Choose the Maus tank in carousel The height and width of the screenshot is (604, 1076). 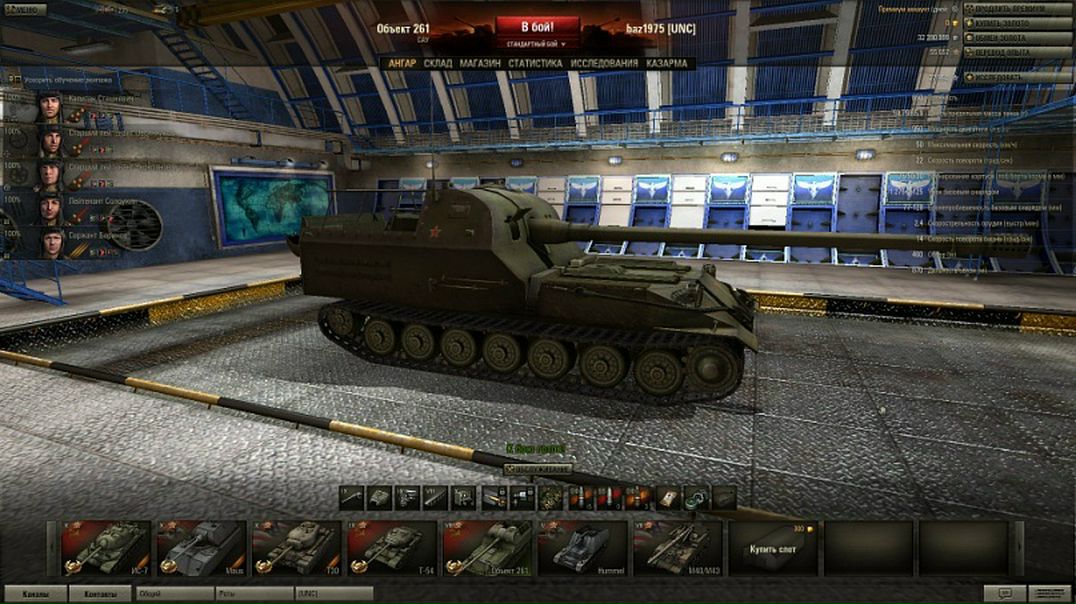tap(201, 547)
